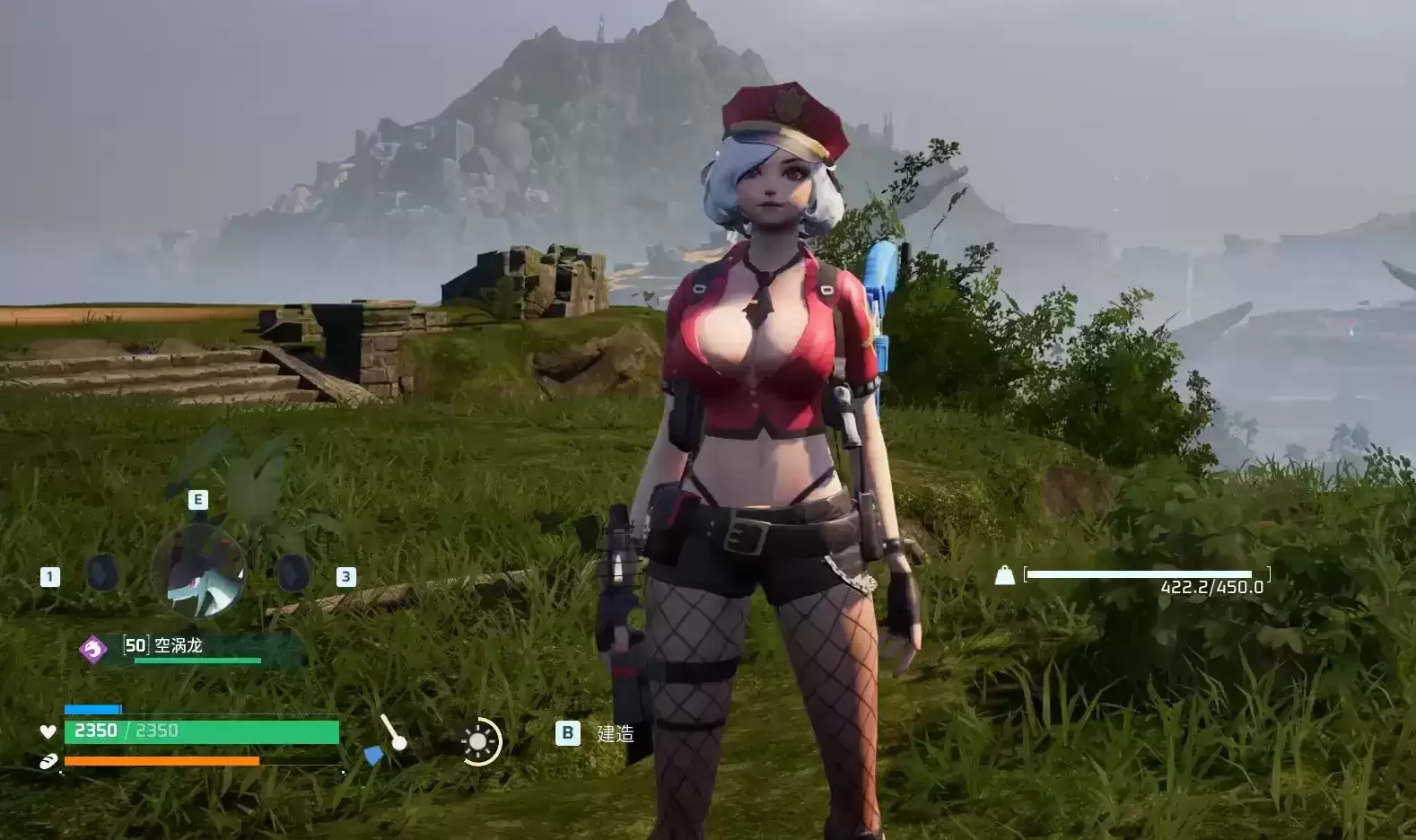Open the sun time-of-day indicator
The image size is (1416, 840).
pos(479,741)
